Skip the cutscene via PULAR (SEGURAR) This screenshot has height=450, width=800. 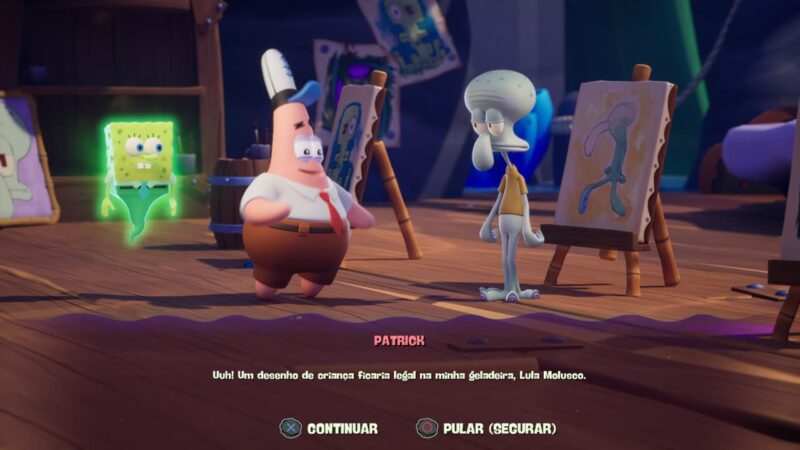tap(487, 428)
